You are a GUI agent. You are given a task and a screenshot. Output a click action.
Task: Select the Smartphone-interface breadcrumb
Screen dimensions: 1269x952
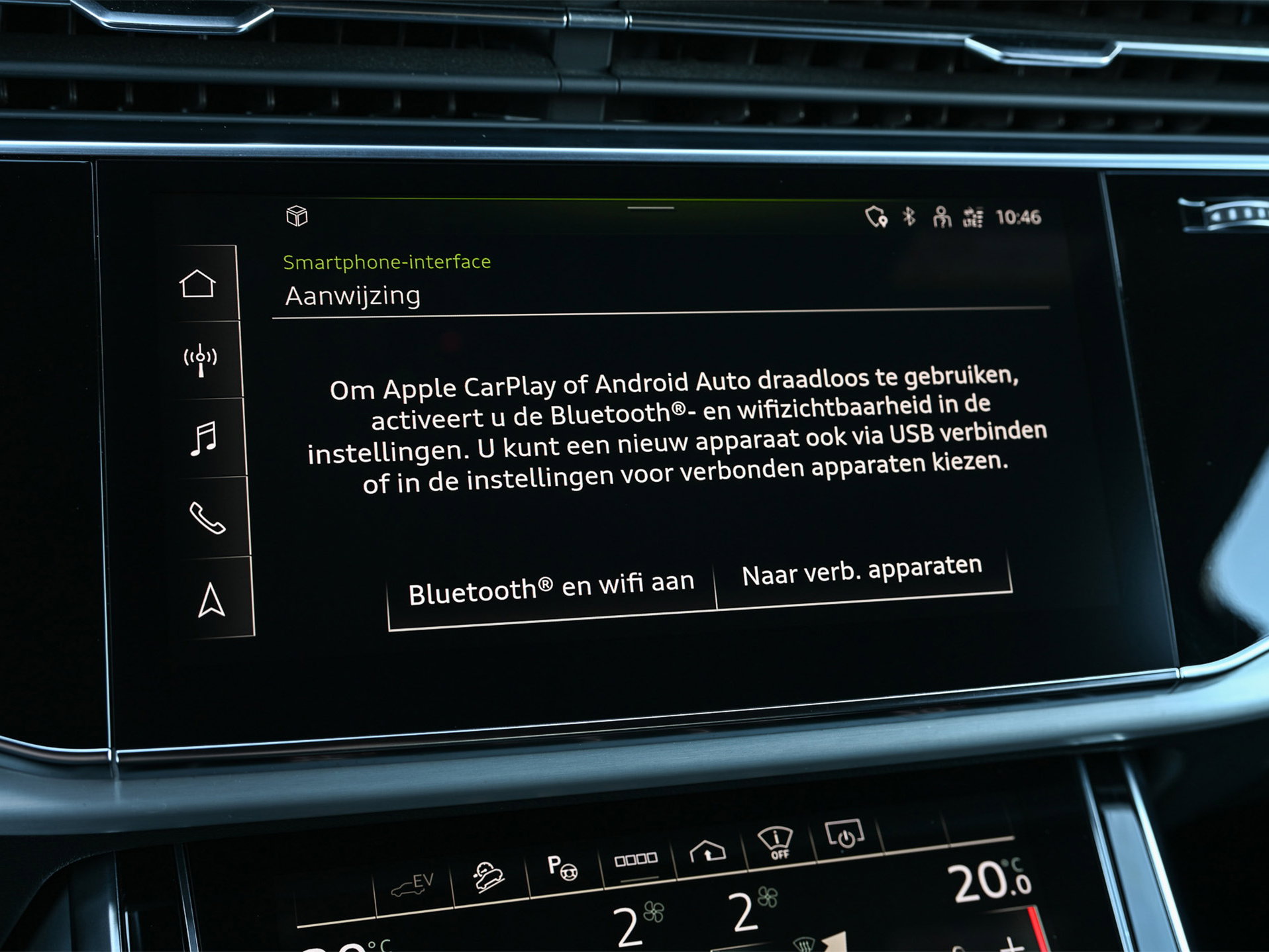(386, 262)
